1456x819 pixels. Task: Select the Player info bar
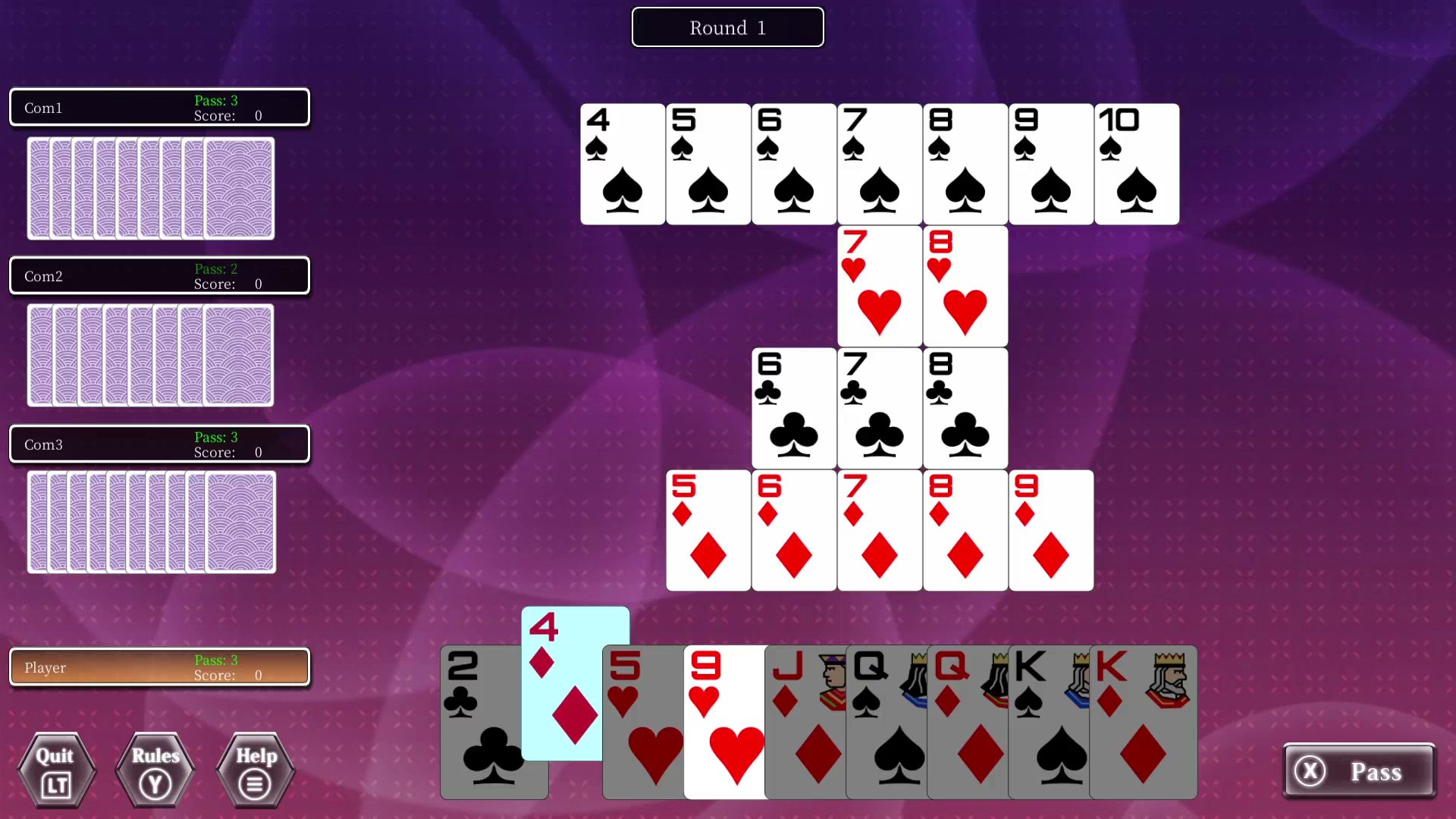point(159,667)
